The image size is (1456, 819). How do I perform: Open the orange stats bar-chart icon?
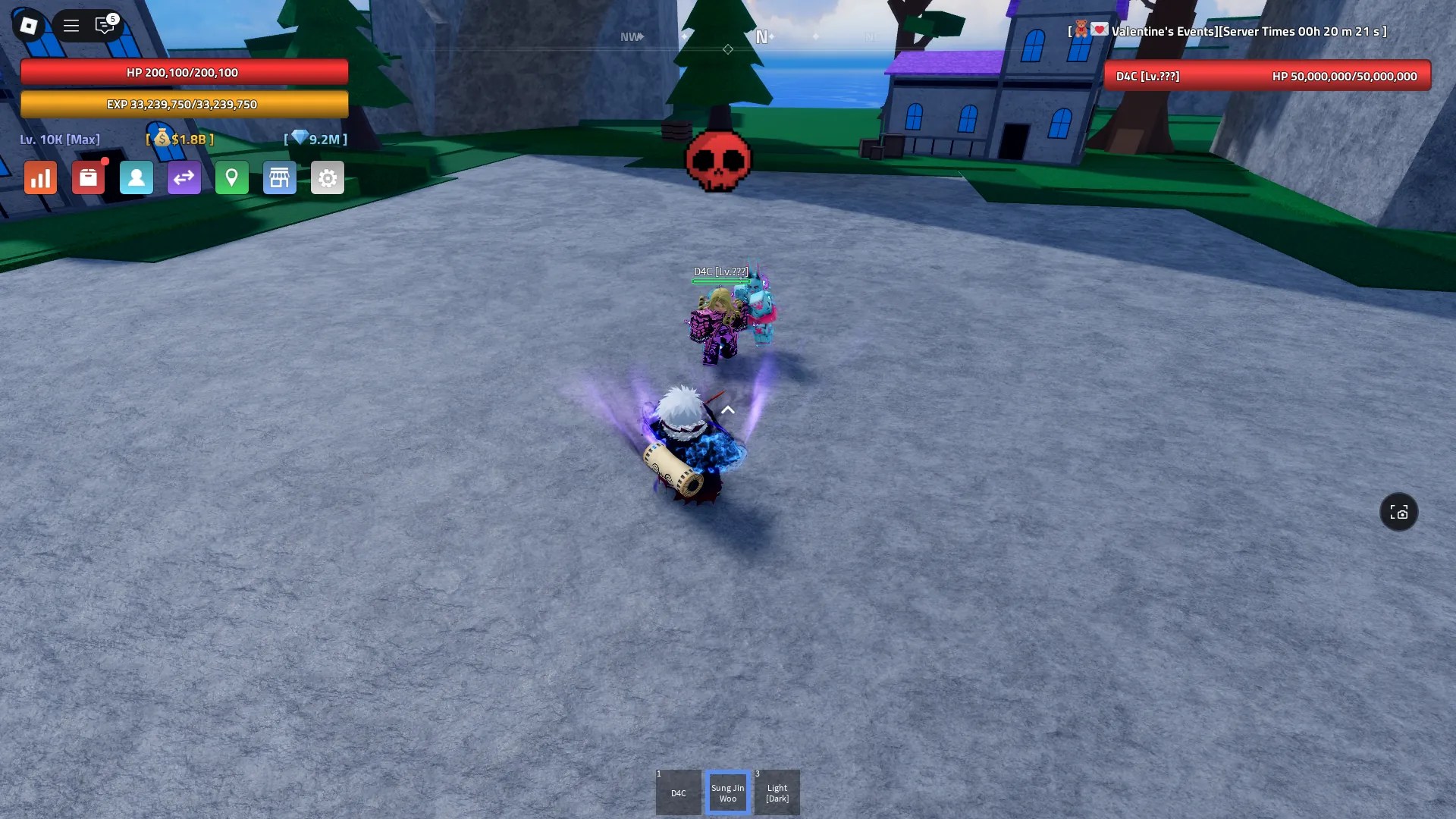click(x=40, y=177)
